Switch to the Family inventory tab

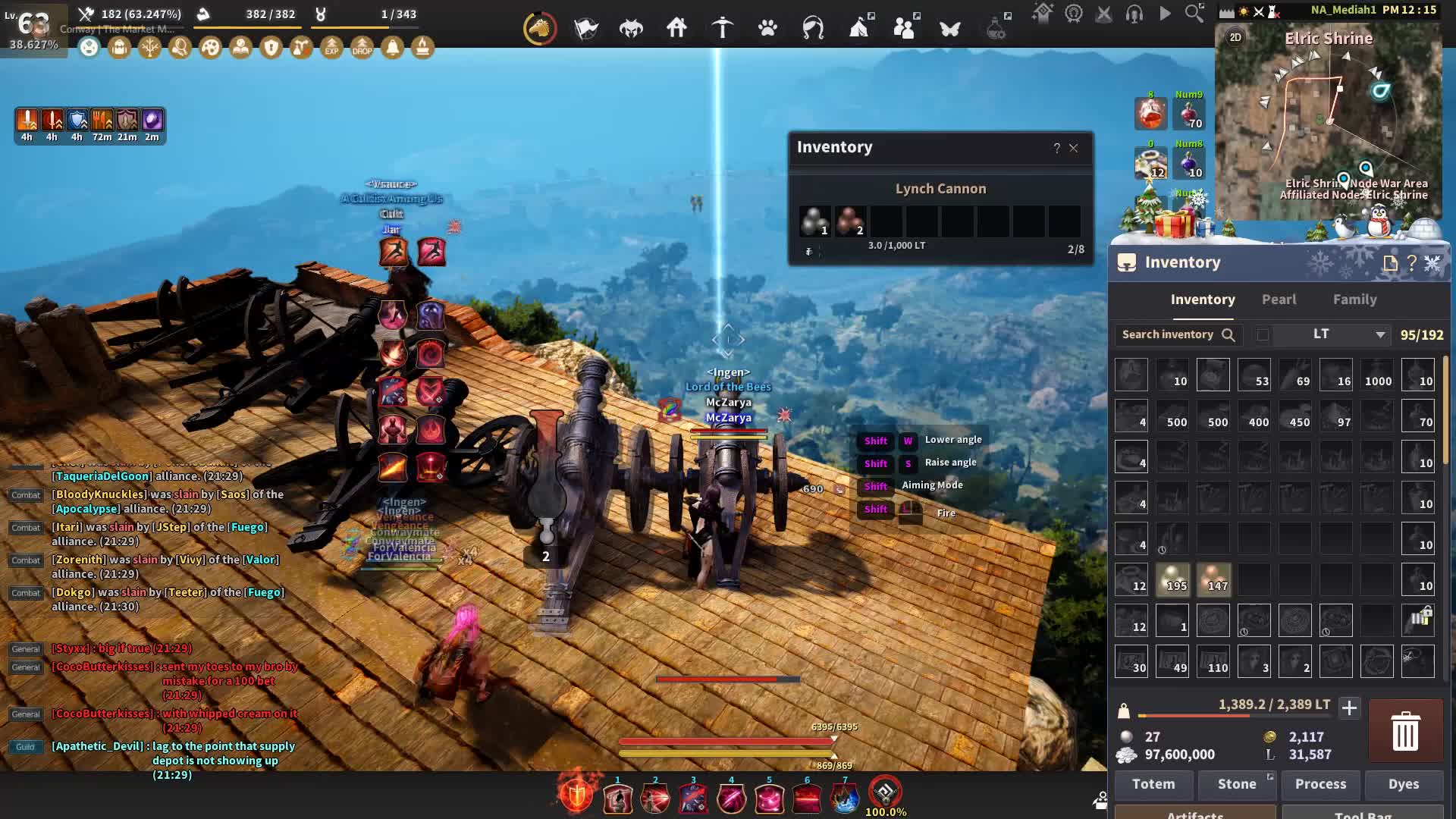1354,300
